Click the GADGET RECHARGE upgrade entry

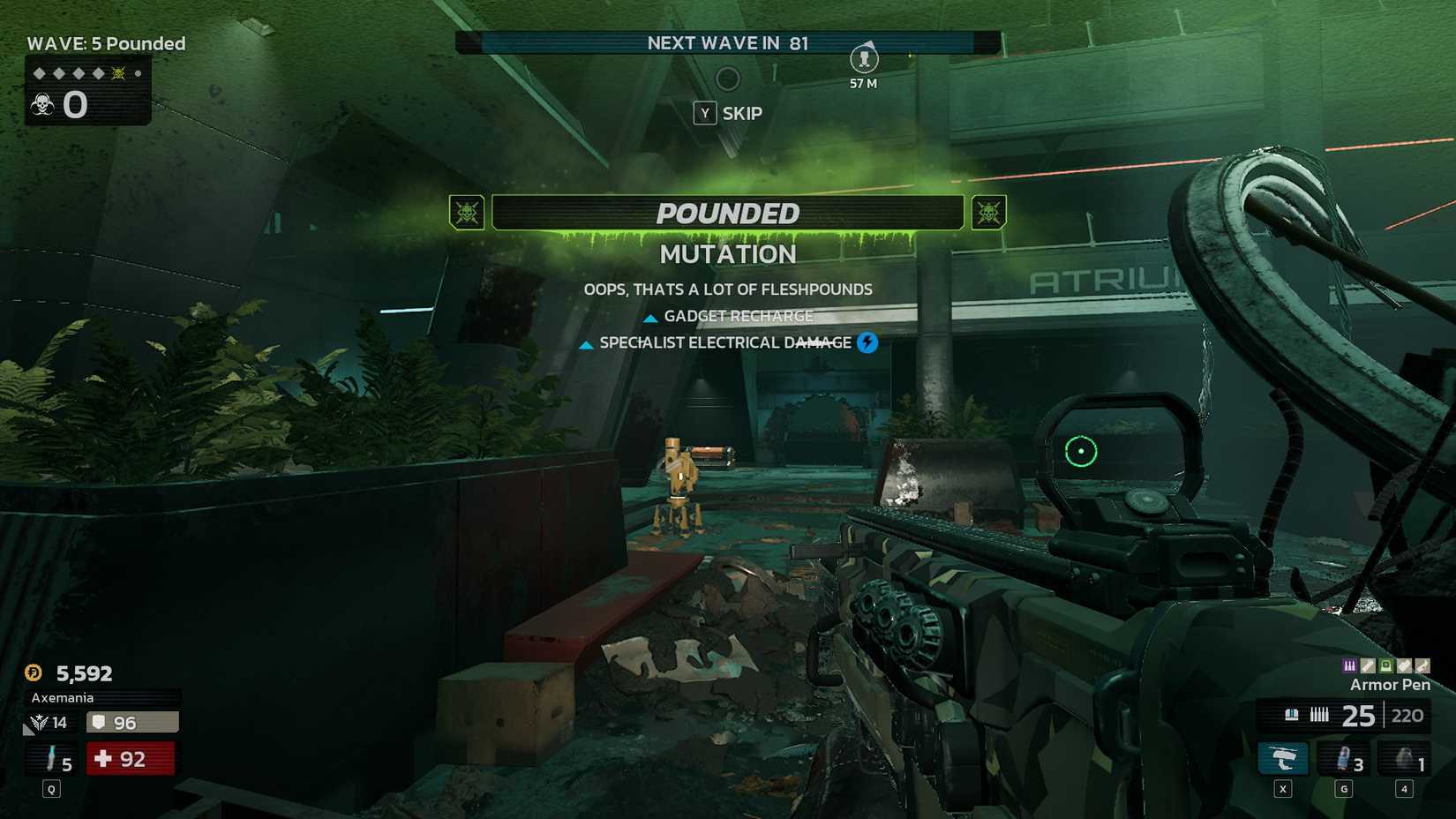click(728, 316)
